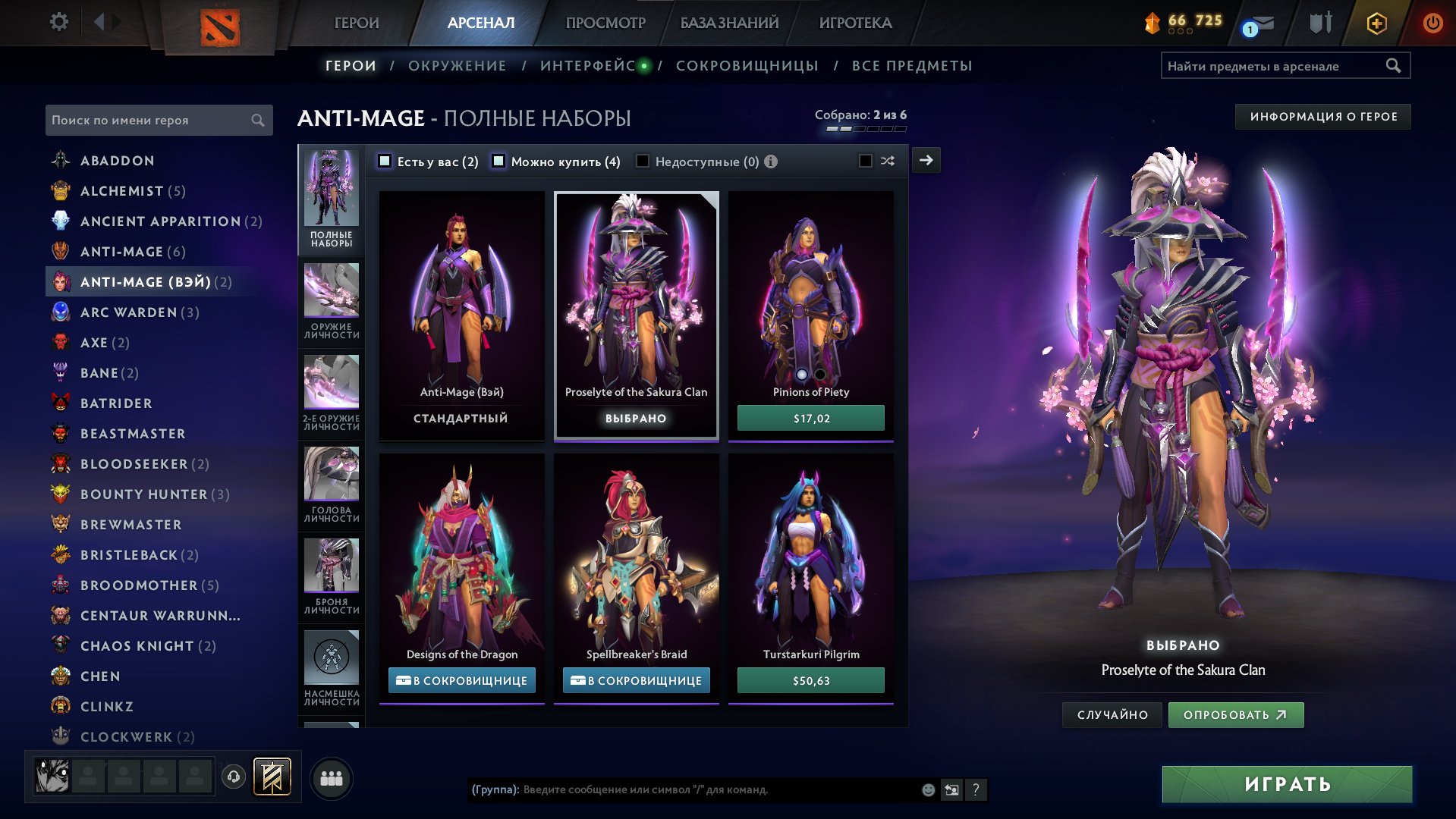Screen dimensions: 1456x819
Task: Open treasure for Designs of the Dragon
Action: 461,681
